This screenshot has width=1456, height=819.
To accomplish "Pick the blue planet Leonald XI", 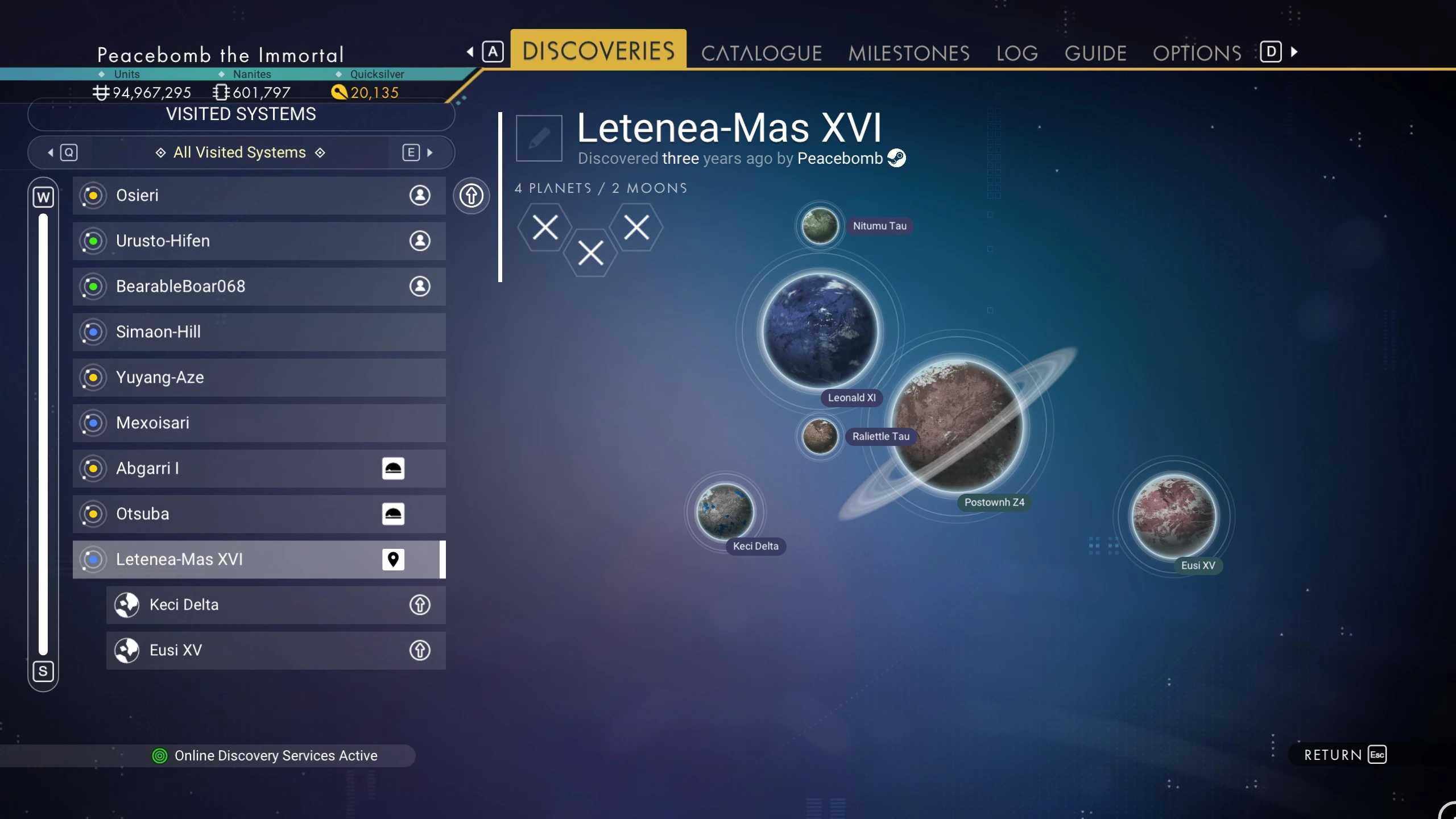I will point(820,330).
